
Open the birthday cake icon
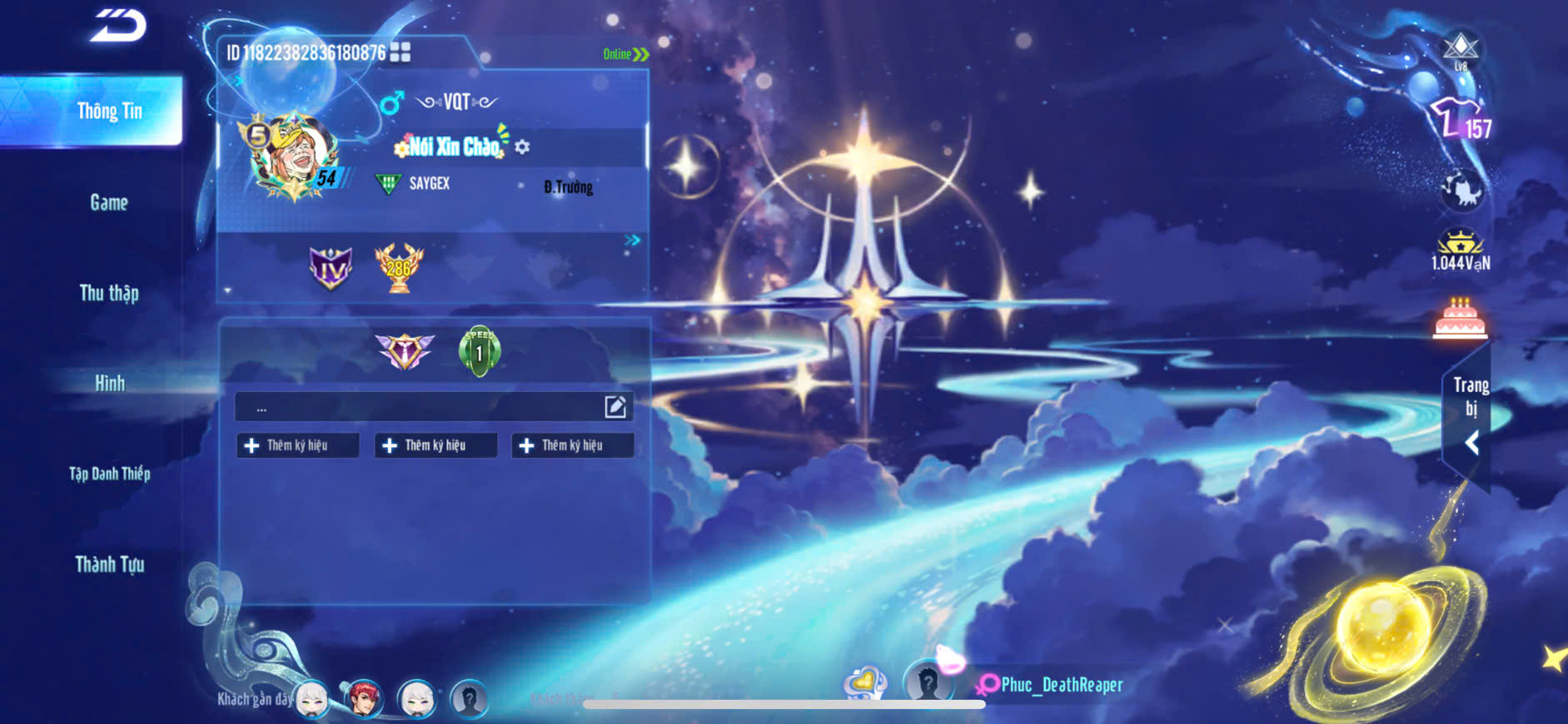pos(1460,319)
